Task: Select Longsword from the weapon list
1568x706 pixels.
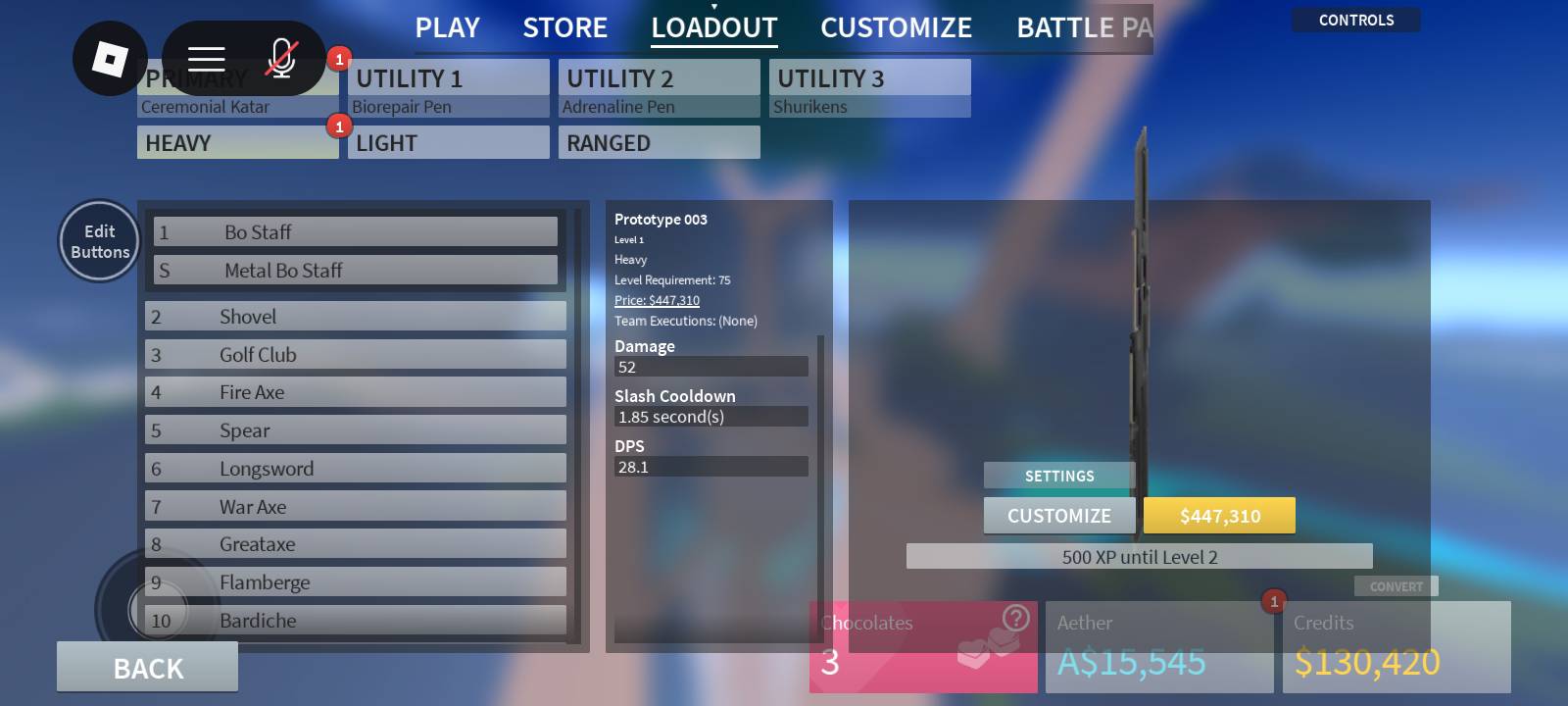Action: point(355,468)
